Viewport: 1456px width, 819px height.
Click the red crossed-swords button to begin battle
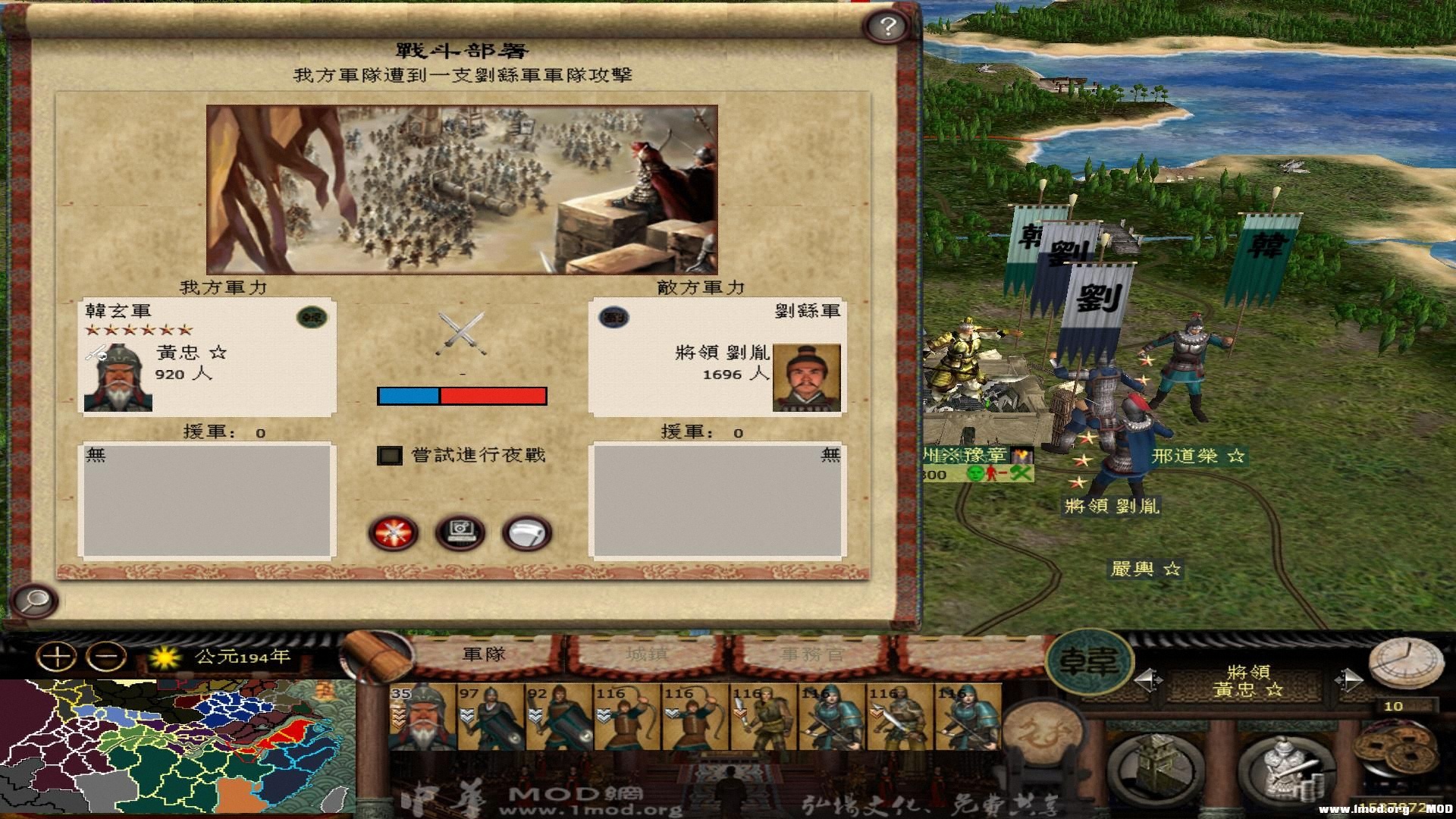tap(392, 533)
